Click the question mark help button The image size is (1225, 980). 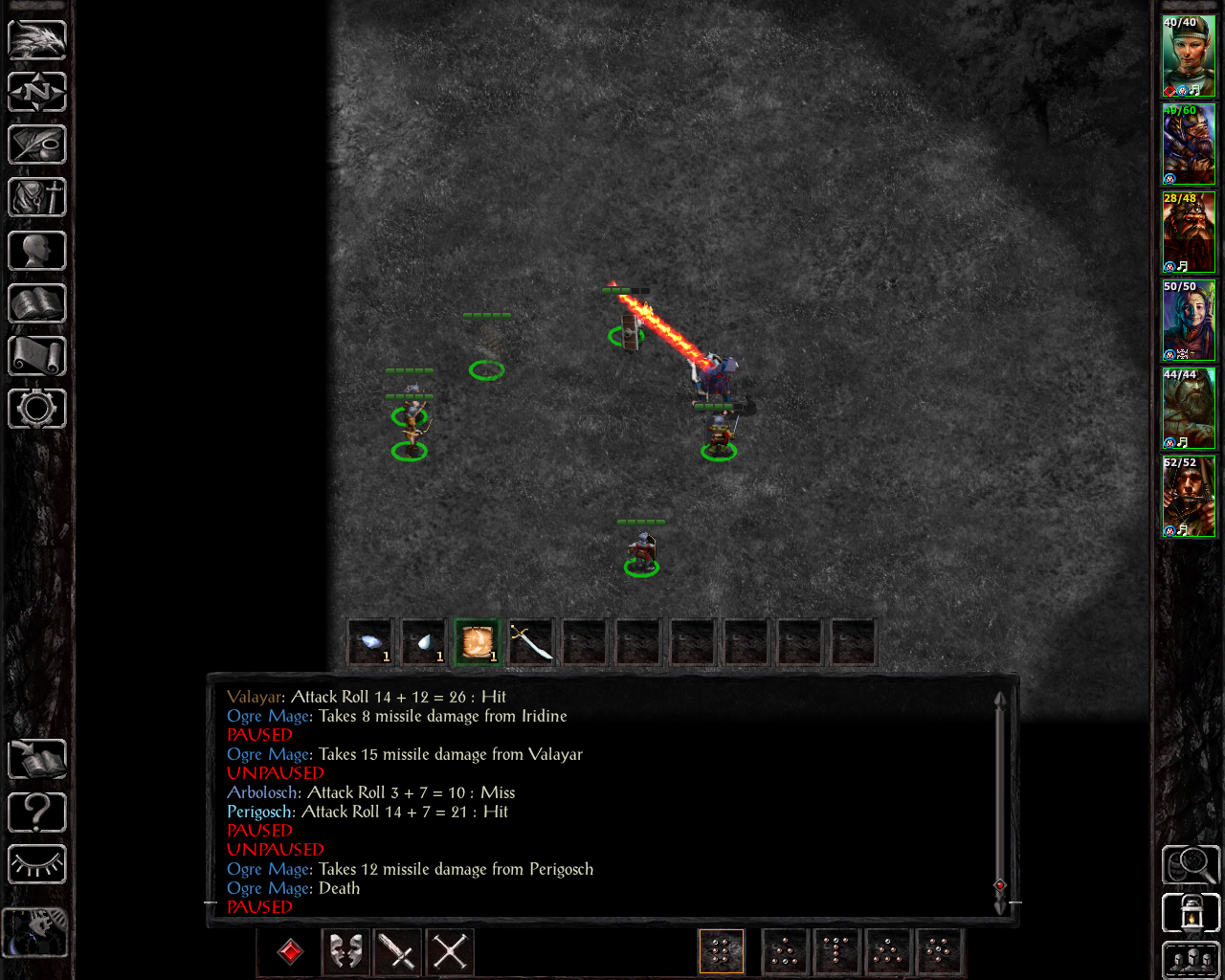[37, 813]
